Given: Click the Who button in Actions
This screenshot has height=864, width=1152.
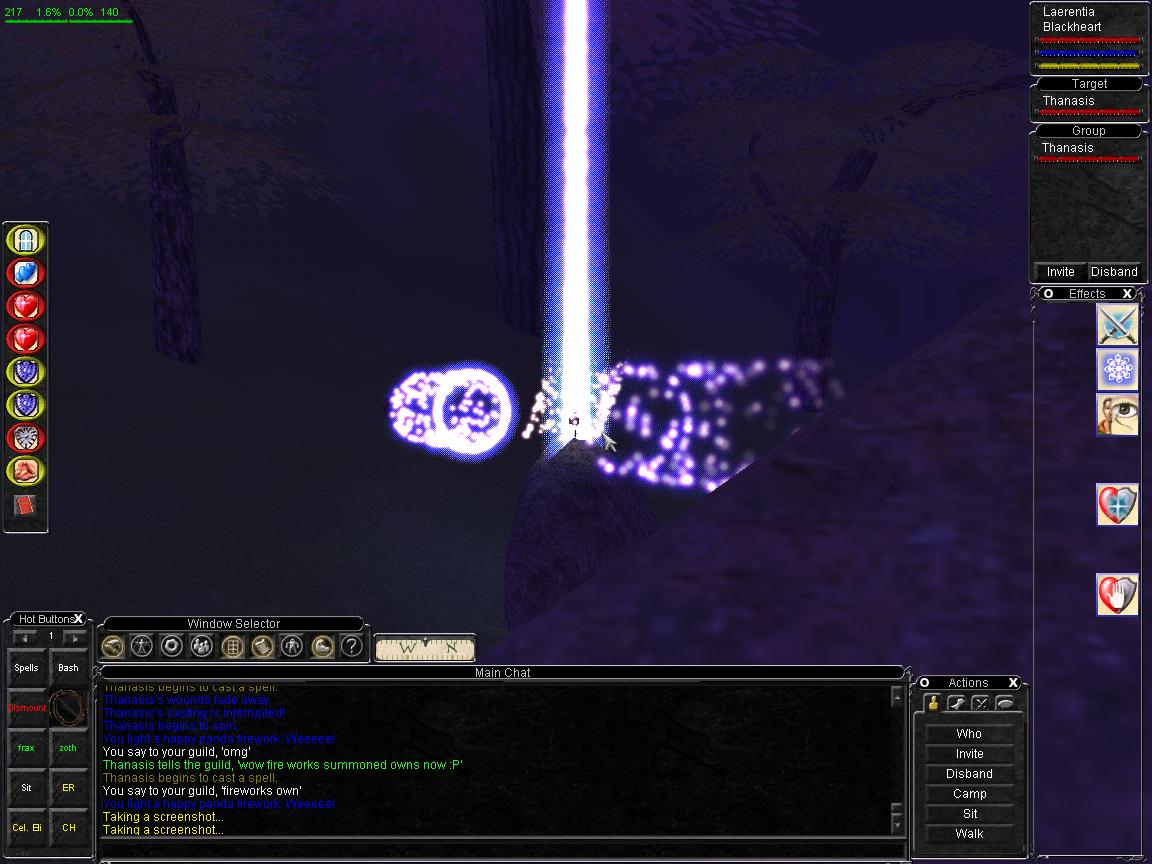Looking at the screenshot, I should click(969, 734).
